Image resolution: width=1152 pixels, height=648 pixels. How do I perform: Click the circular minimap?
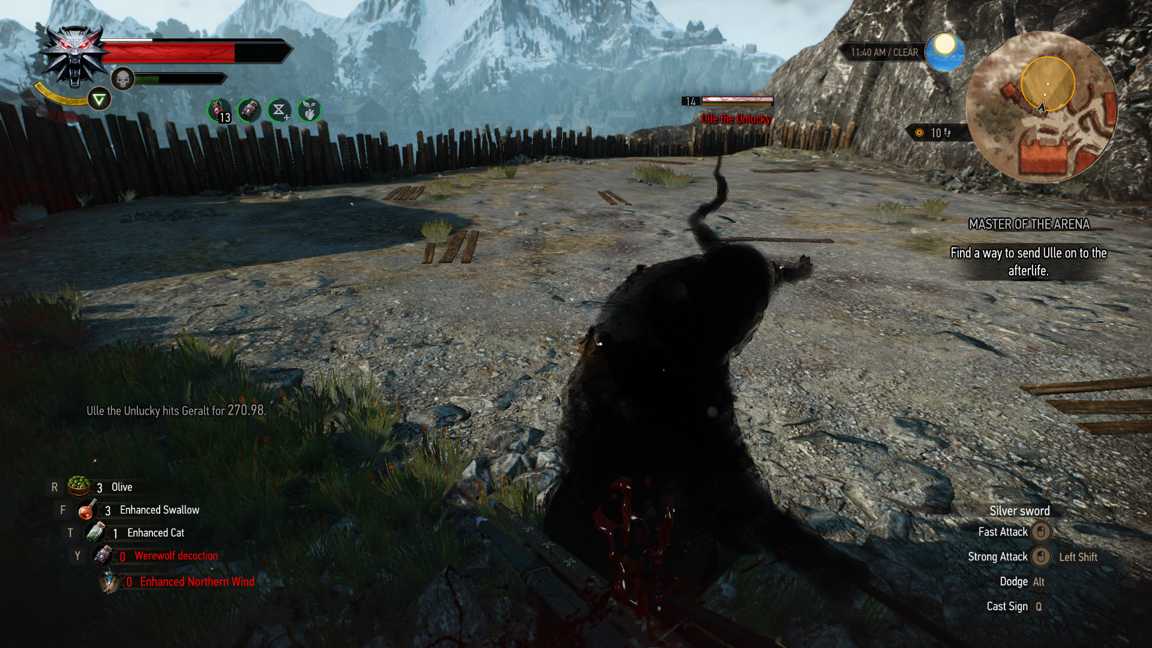coord(1040,107)
